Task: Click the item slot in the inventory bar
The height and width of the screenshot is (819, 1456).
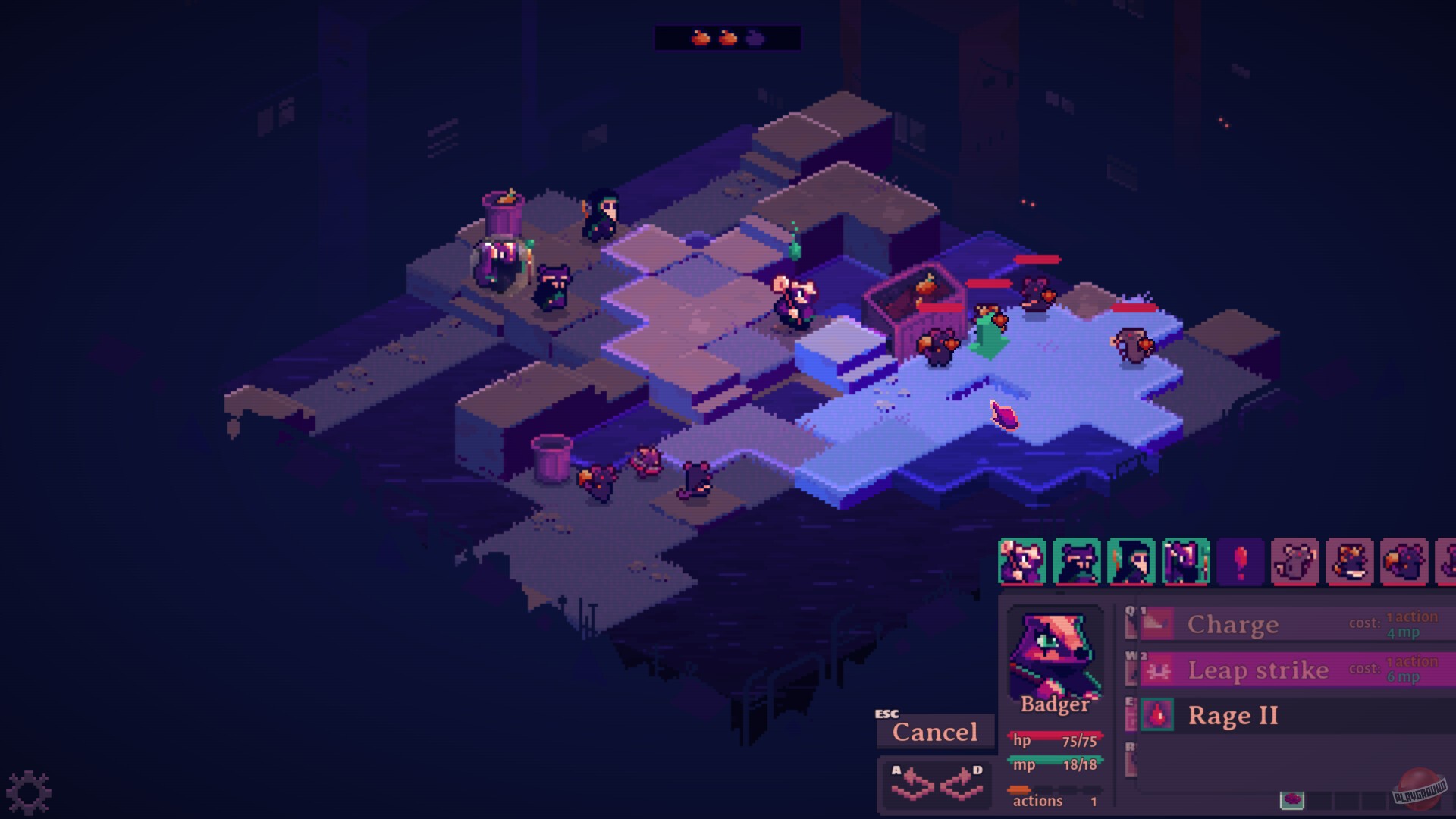Action: 1292,800
